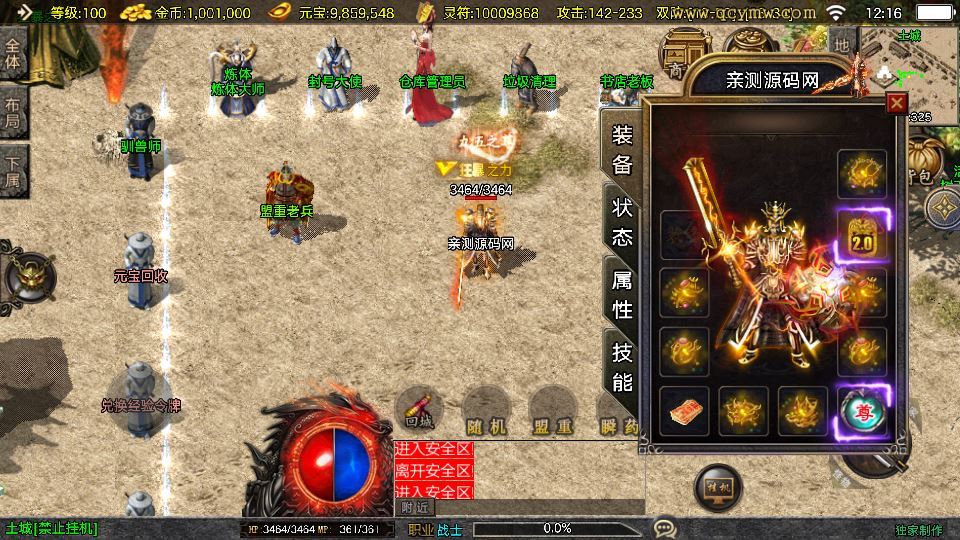Screen dimensions: 960x540
Task: Open the chat speech-bubble button
Action: 664,527
